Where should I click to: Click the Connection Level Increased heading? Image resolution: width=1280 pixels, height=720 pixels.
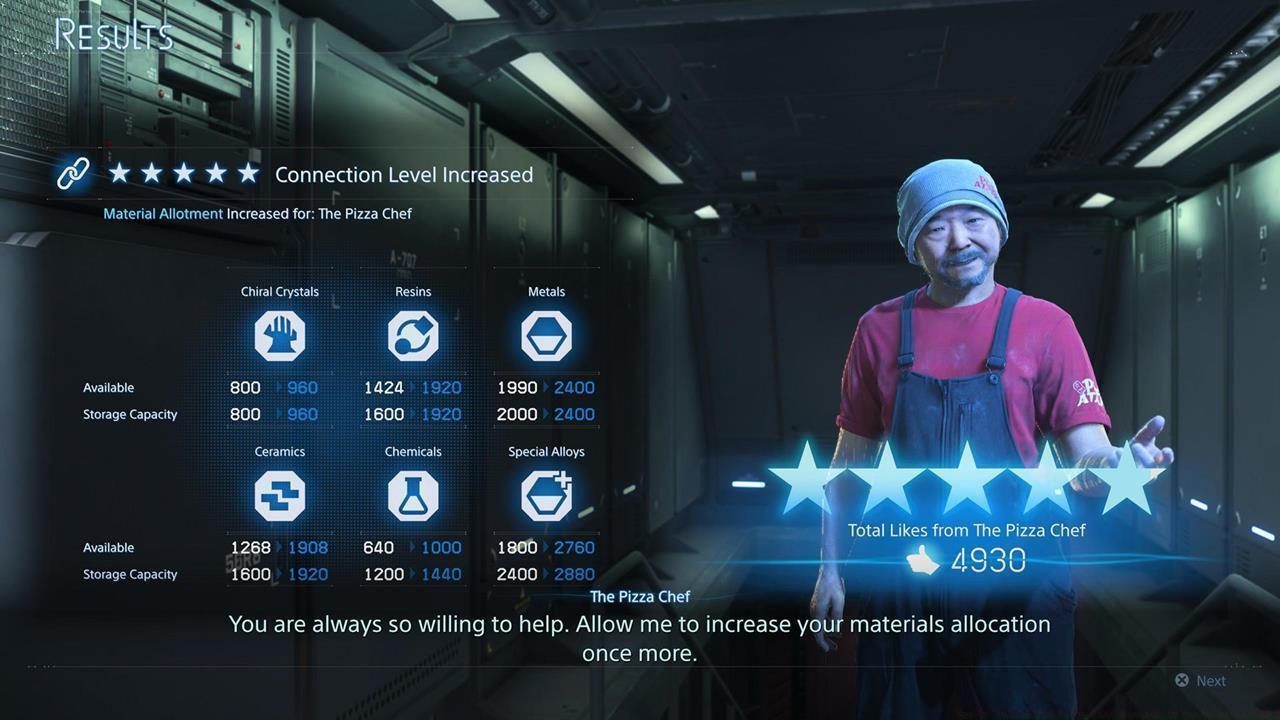[404, 175]
